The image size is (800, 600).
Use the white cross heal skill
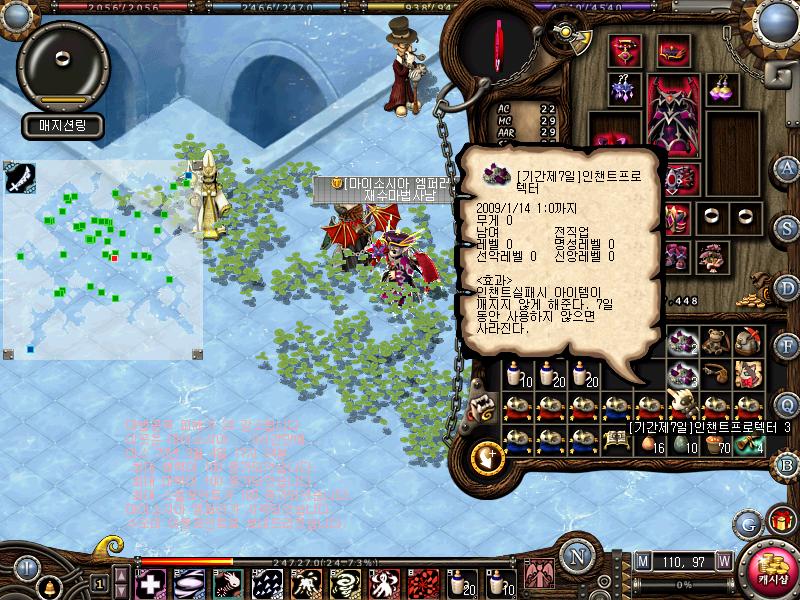[x=150, y=582]
